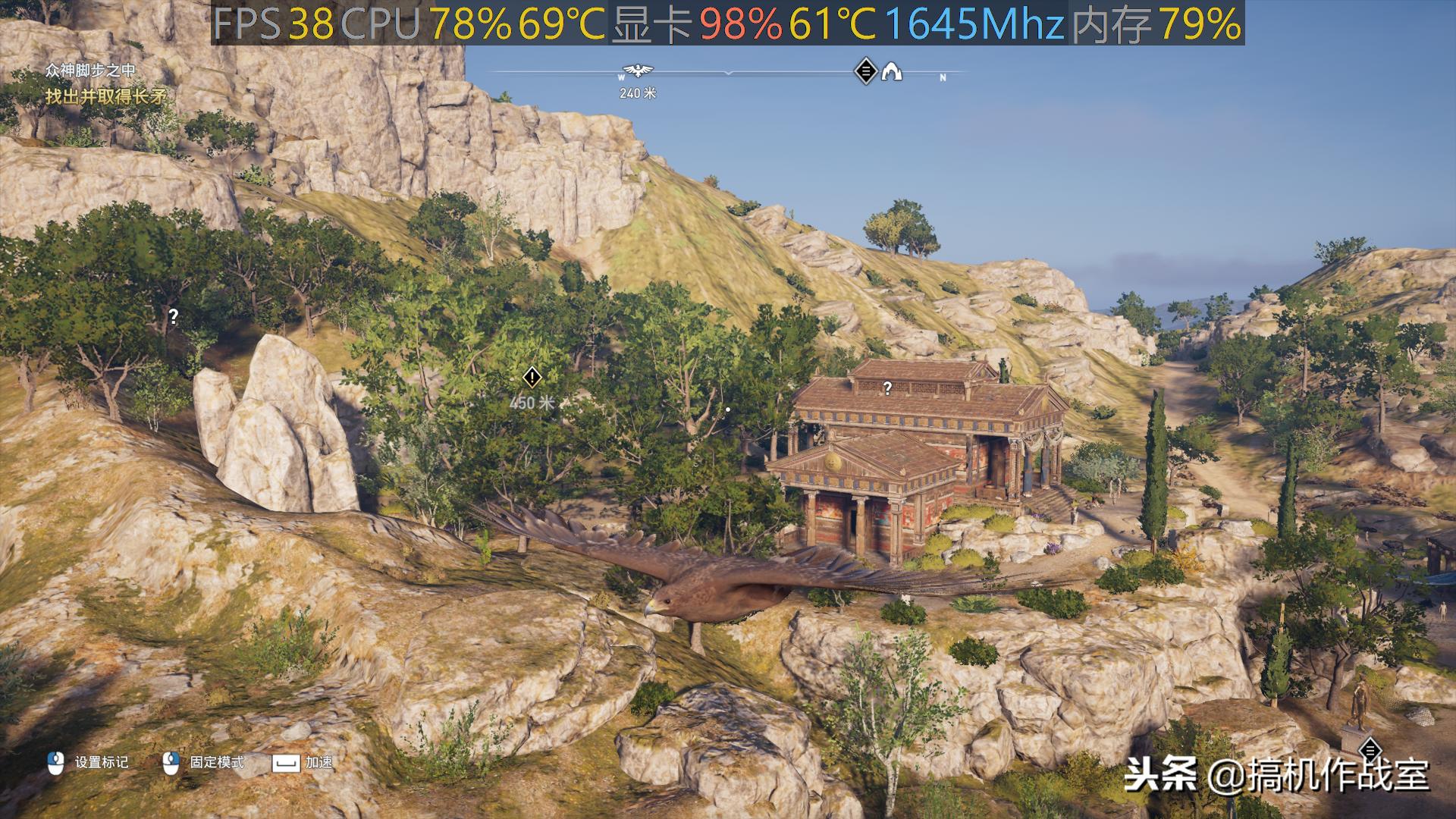Select the question mark marker above the white boulder
Viewport: 1456px width, 819px height.
click(173, 316)
